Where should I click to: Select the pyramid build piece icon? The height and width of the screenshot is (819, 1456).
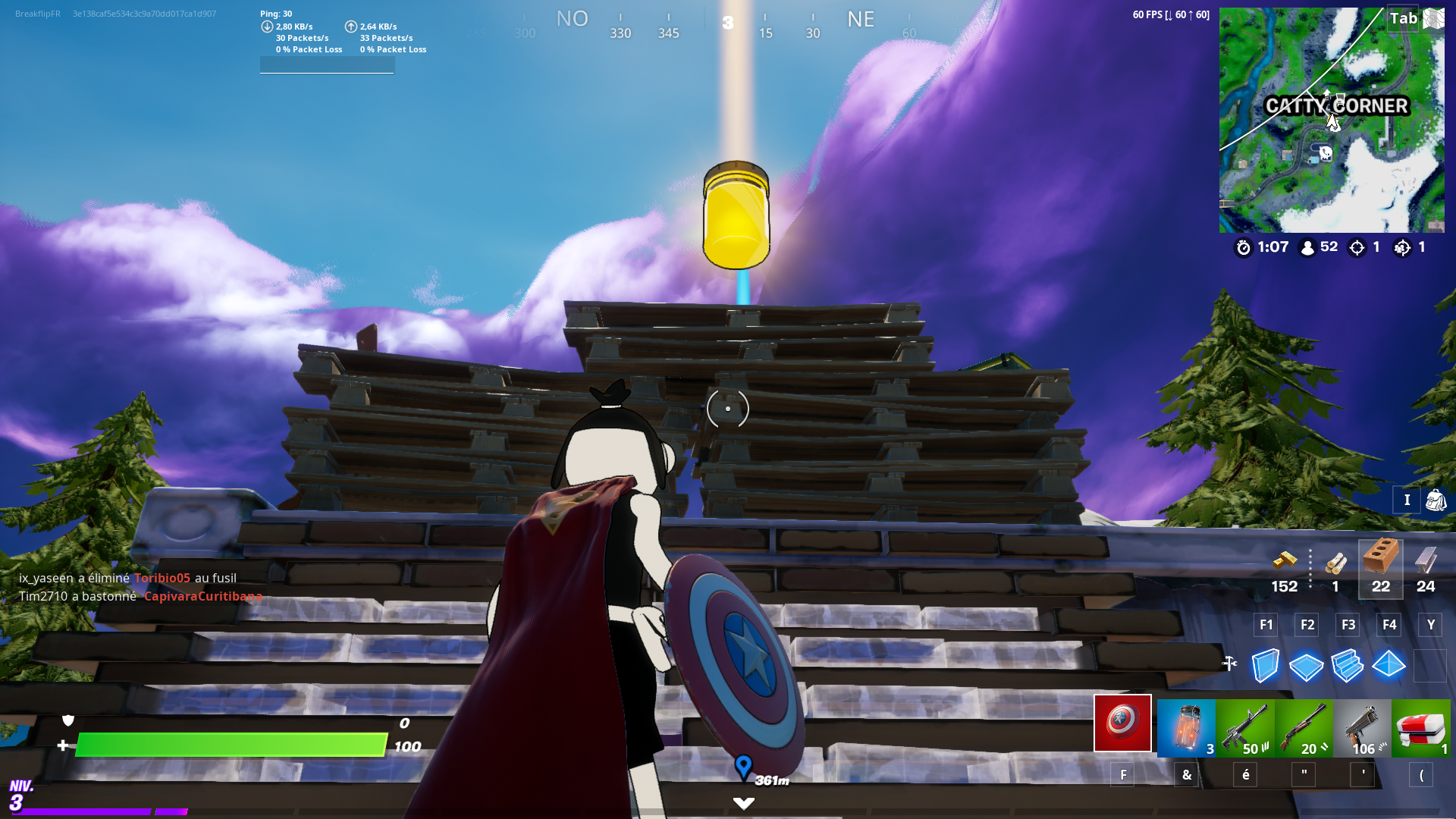pyautogui.click(x=1389, y=666)
